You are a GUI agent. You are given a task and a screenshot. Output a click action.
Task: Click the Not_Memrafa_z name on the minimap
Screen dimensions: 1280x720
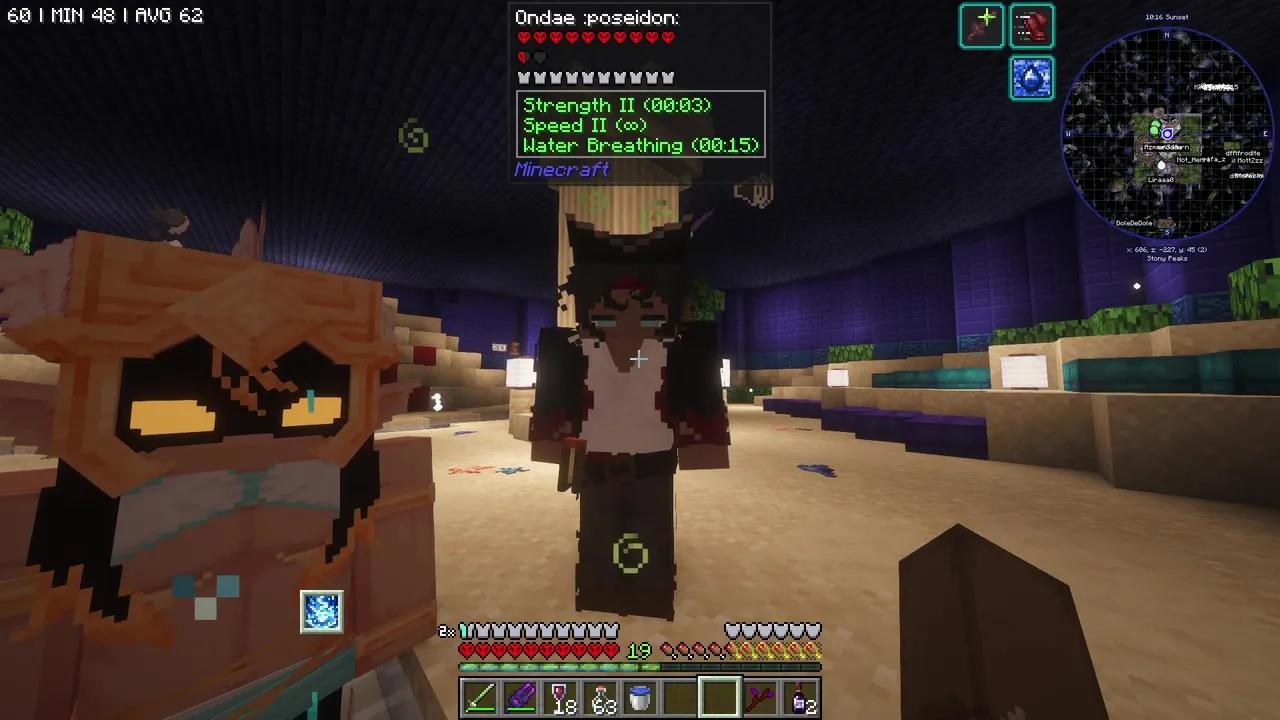1200,159
